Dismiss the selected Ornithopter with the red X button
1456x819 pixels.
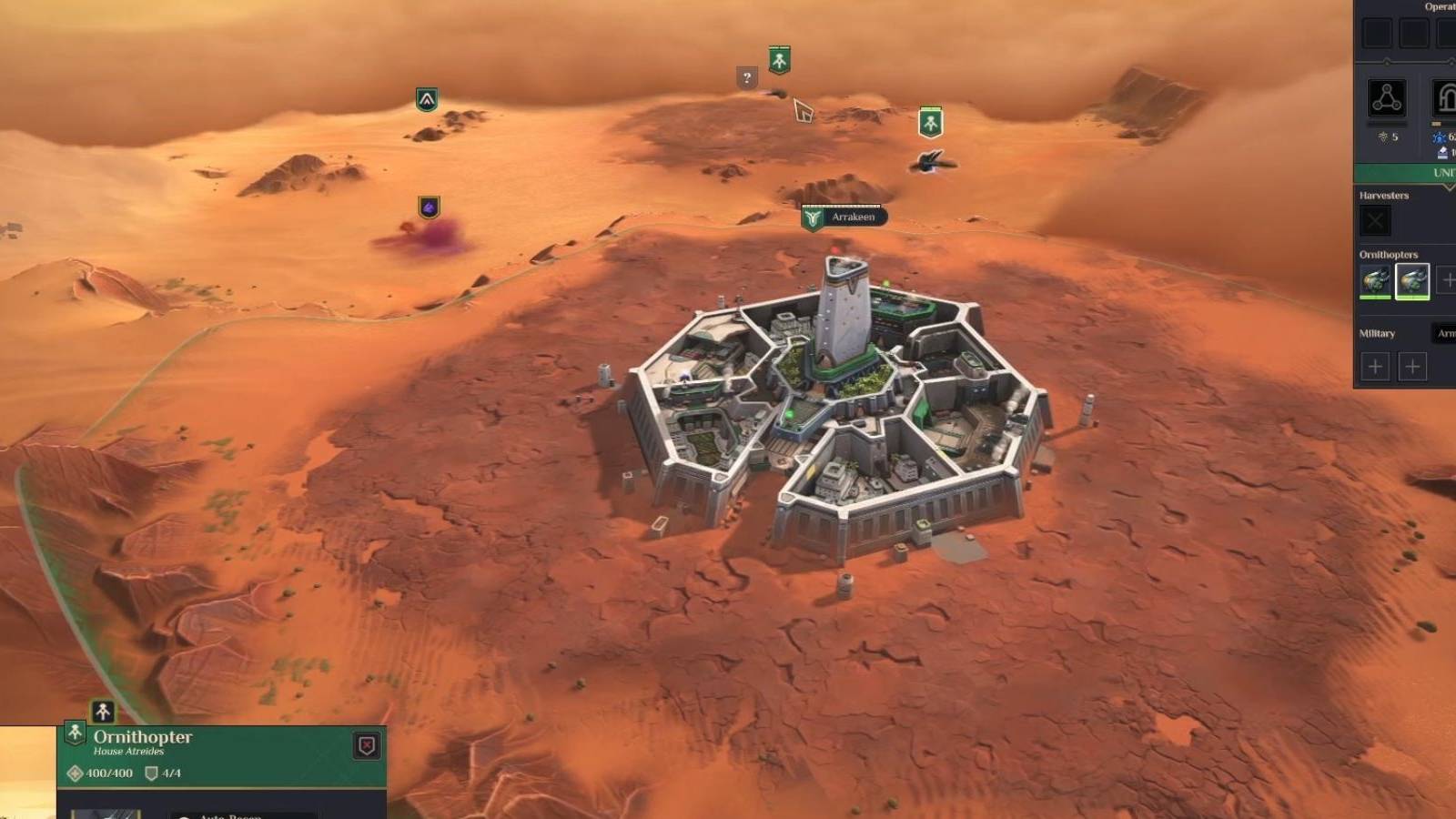(365, 747)
